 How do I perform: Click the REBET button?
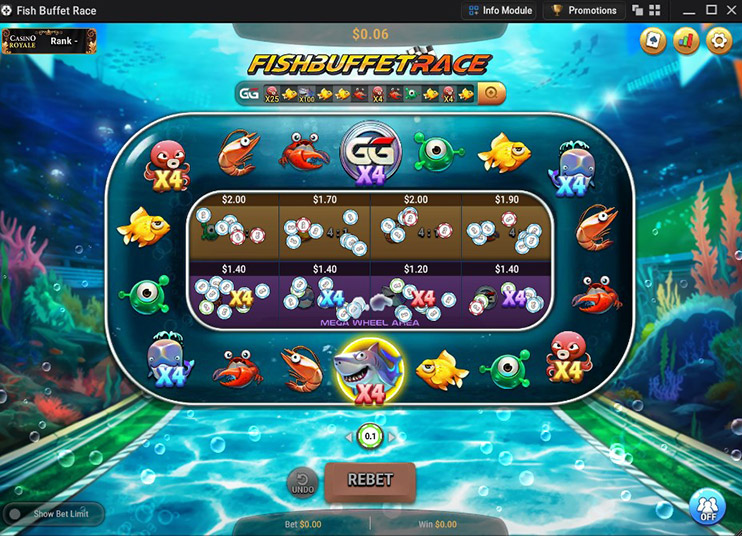pyautogui.click(x=369, y=480)
